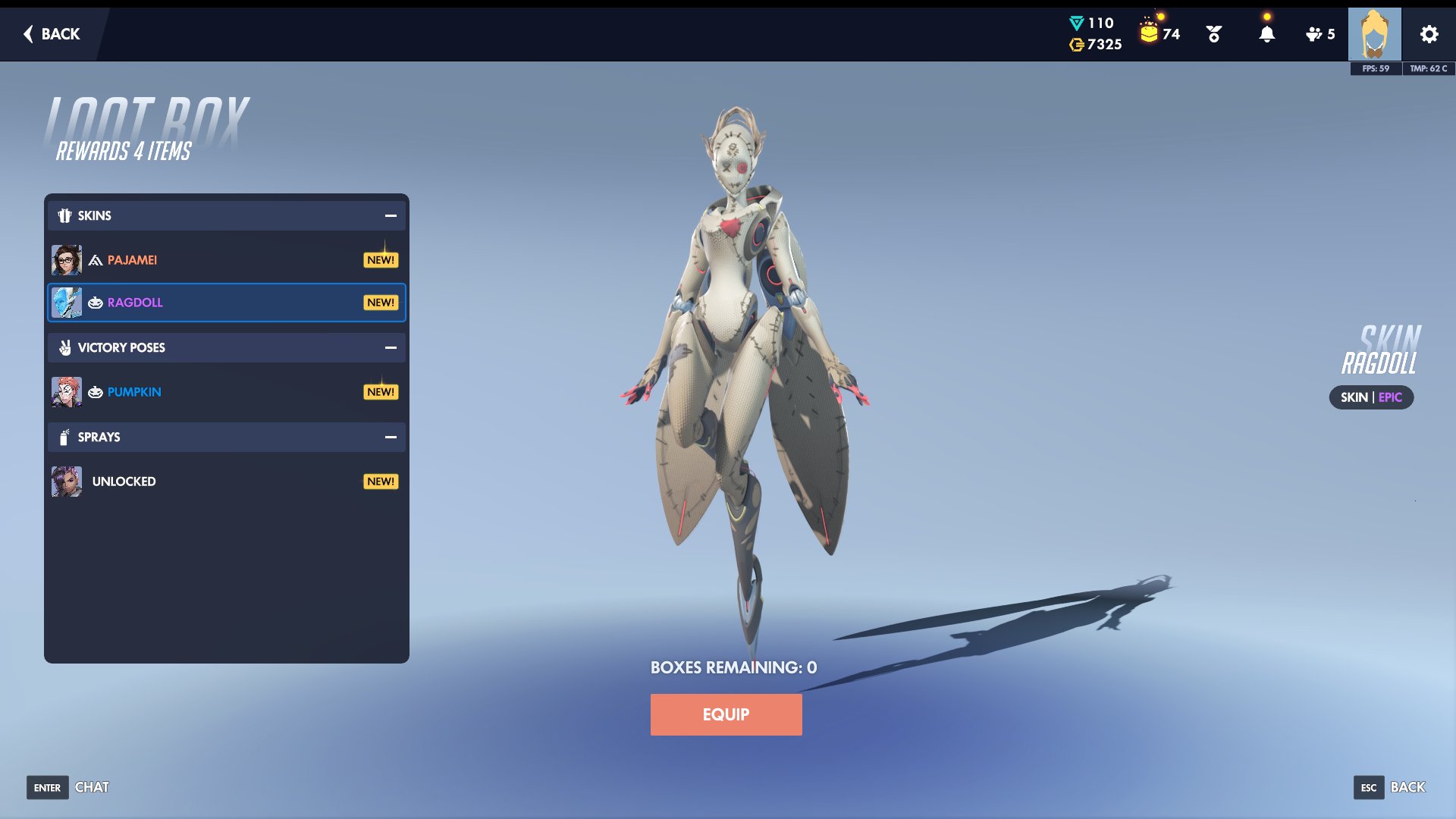Image resolution: width=1456 pixels, height=819 pixels.
Task: Open the currency balance display
Action: (x=1095, y=34)
